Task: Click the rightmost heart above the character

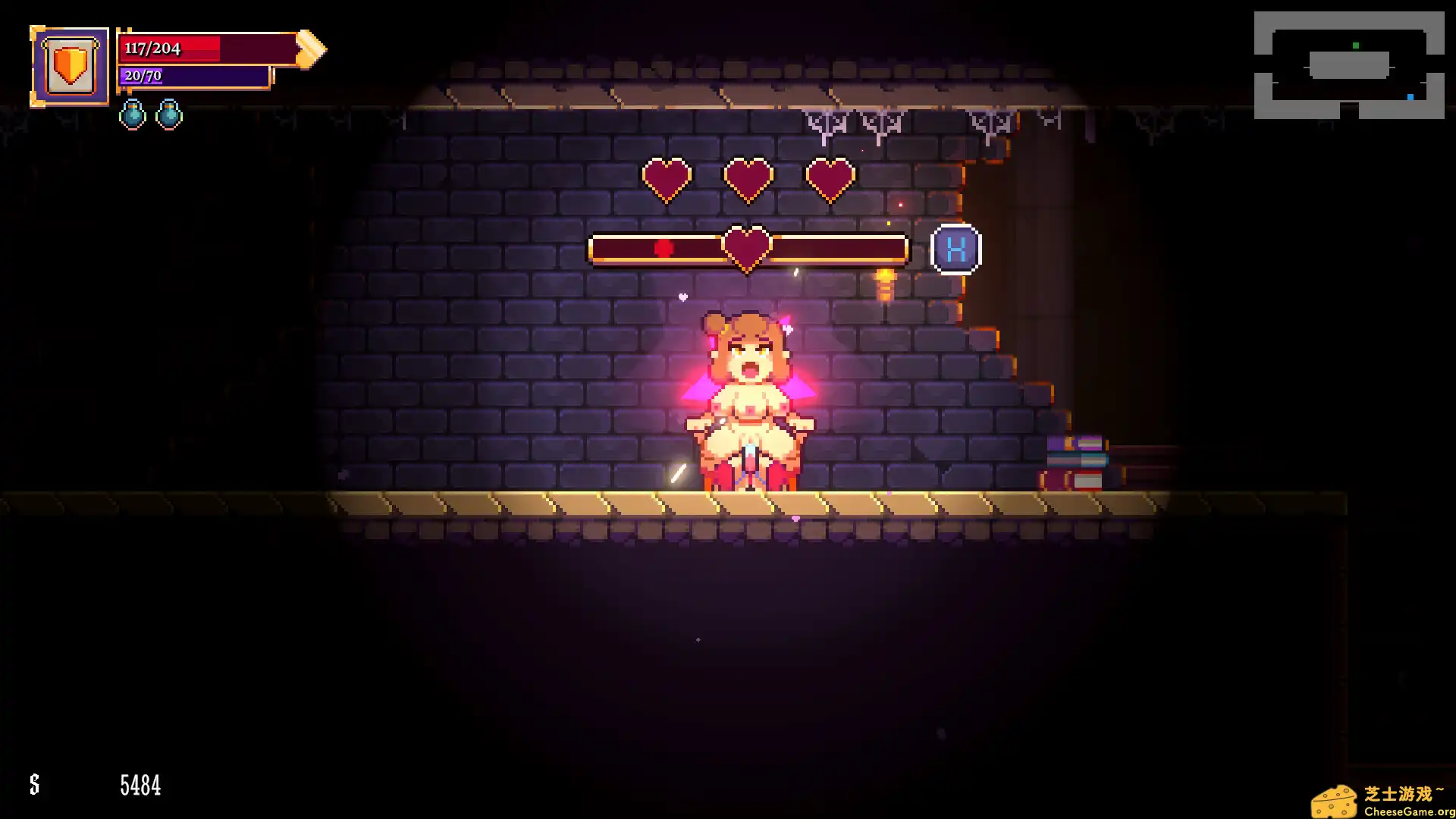Action: [x=828, y=178]
